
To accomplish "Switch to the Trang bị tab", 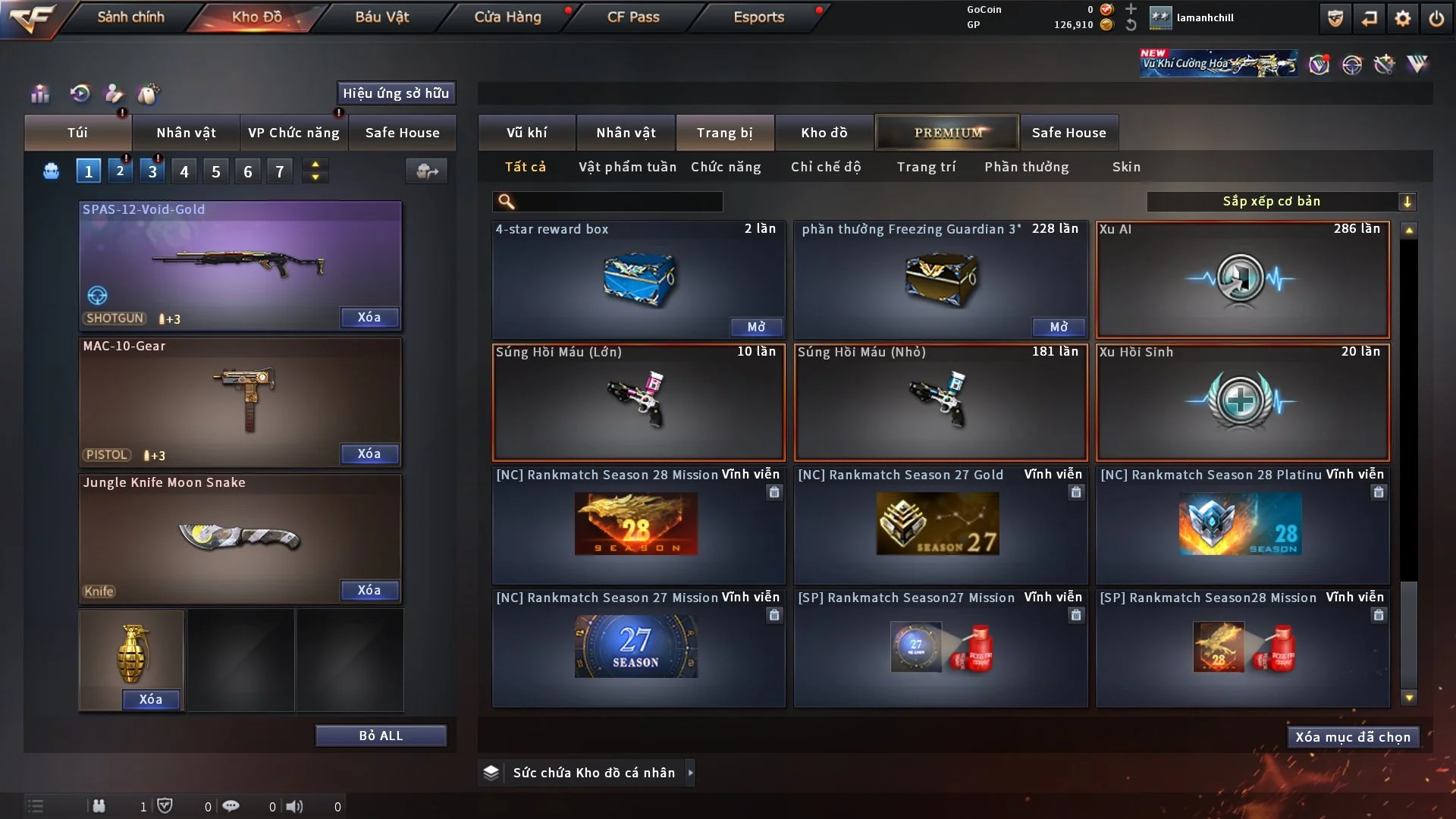I will [x=724, y=133].
